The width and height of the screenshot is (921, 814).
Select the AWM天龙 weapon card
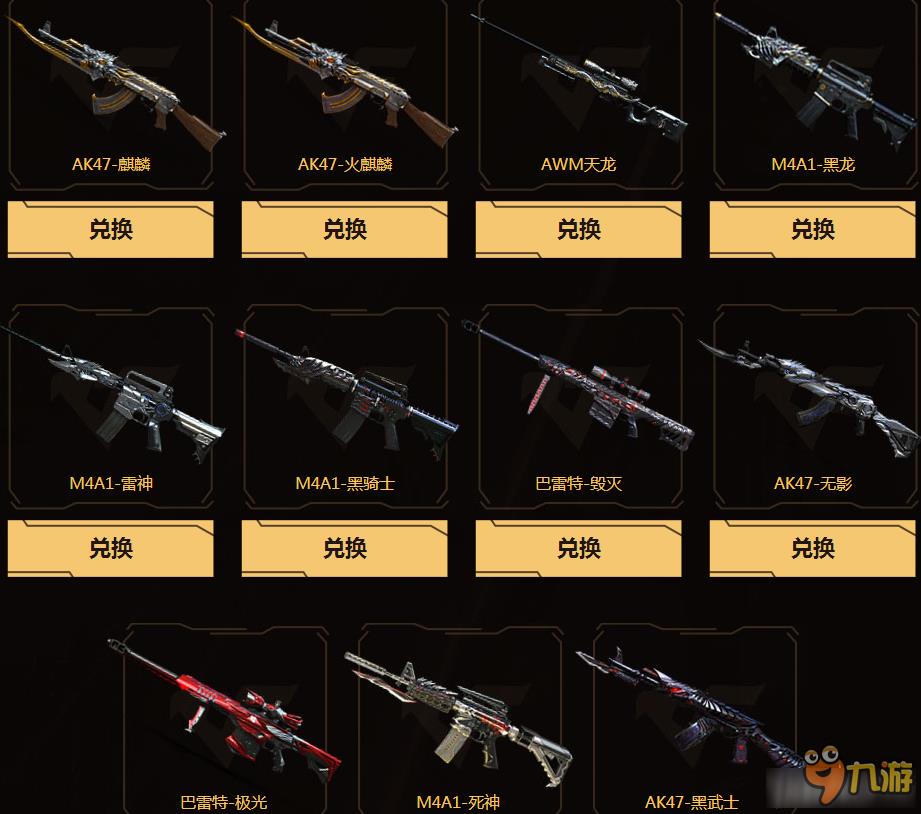pos(579,95)
